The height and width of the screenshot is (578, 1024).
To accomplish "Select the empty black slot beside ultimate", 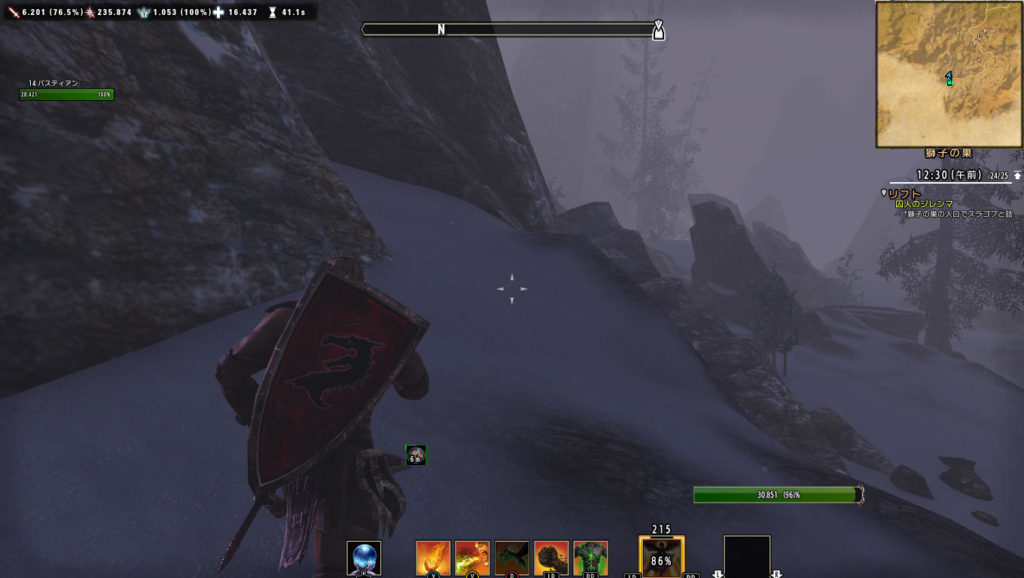I will (747, 558).
